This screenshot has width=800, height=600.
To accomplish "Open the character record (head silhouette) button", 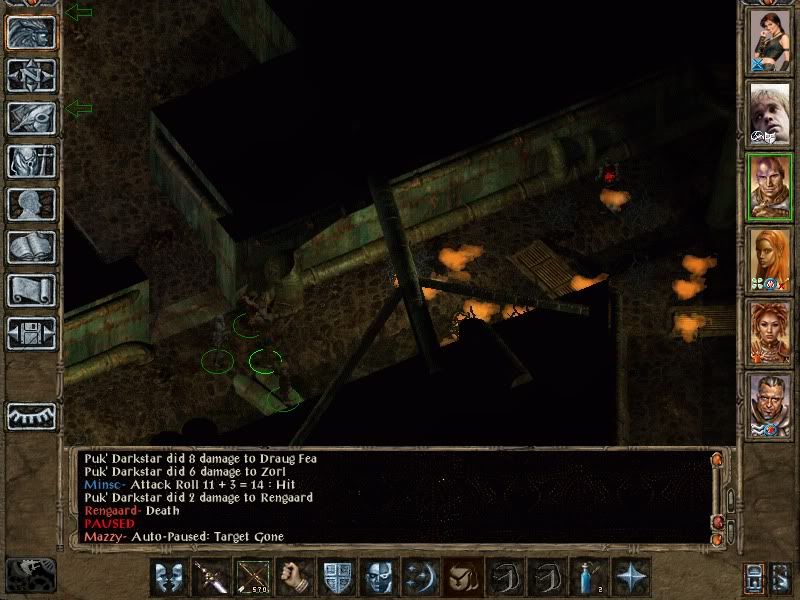I will click(30, 204).
